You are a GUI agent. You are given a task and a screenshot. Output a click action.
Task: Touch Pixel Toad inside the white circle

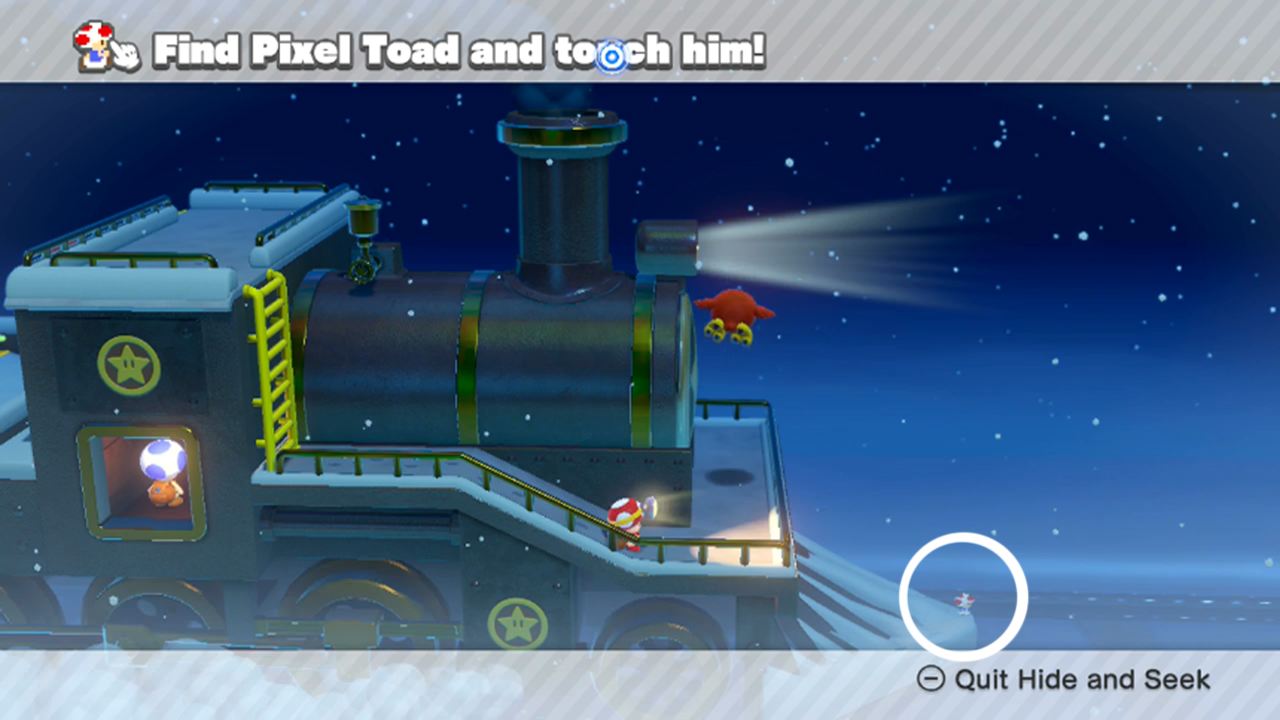(962, 600)
